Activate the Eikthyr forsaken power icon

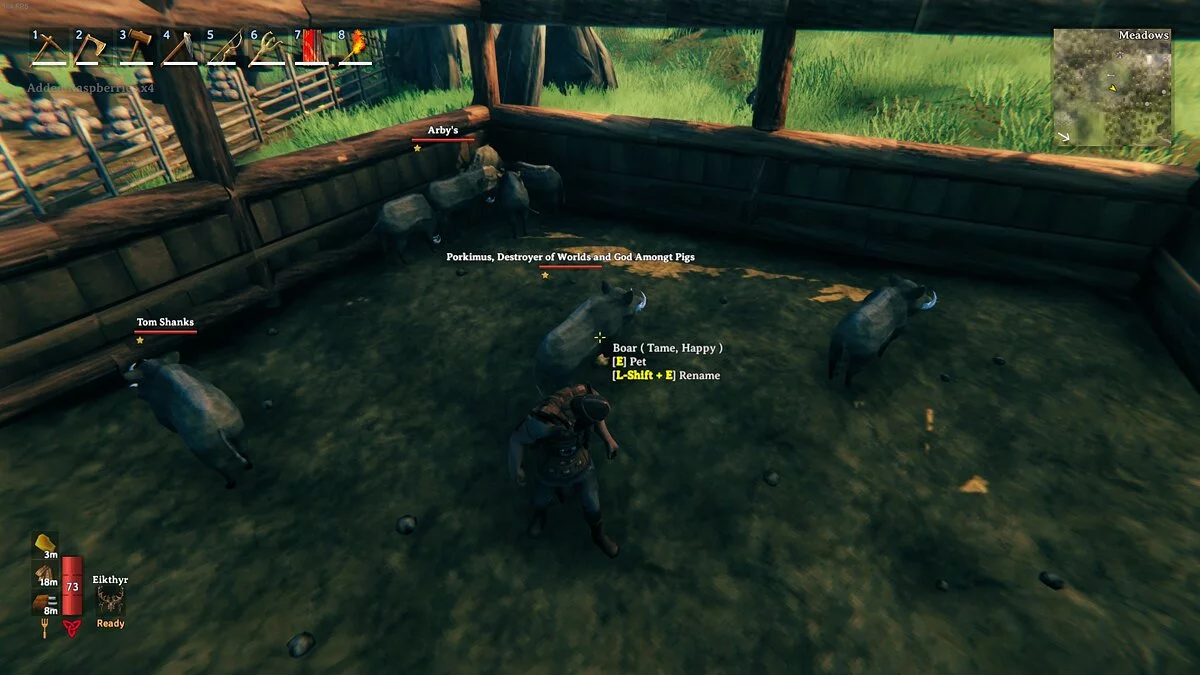point(110,601)
